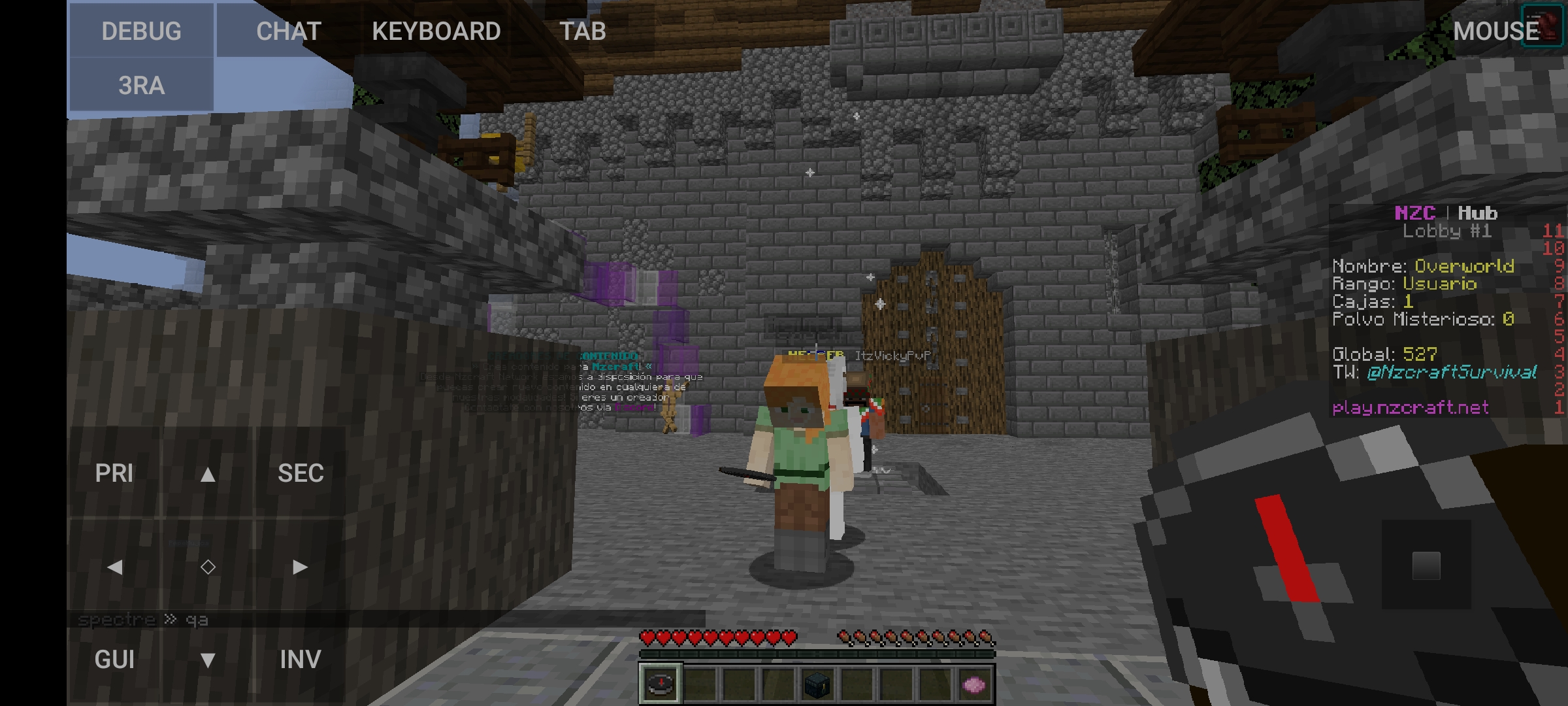Open the inventory with the INV button
The height and width of the screenshot is (706, 1568).
(x=300, y=660)
